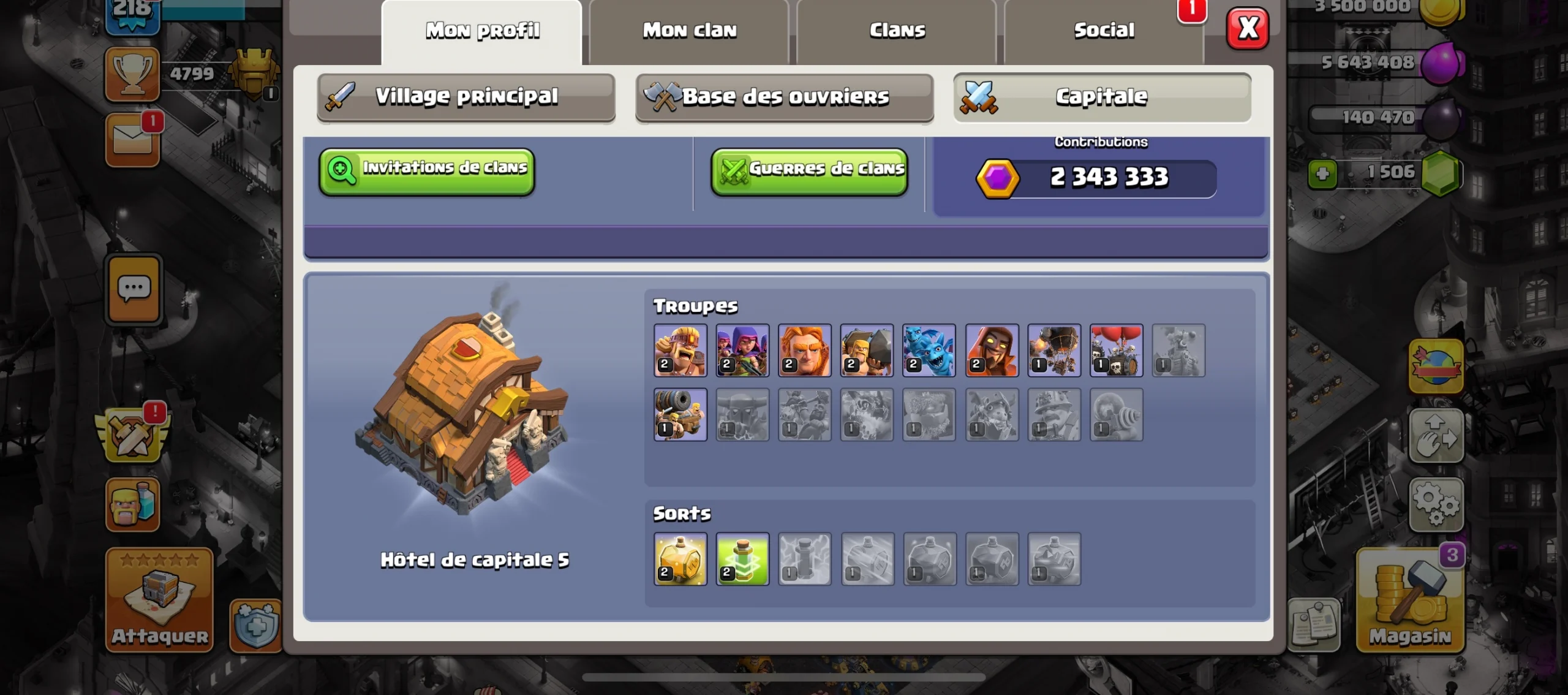Open the trophy league icon

132,74
